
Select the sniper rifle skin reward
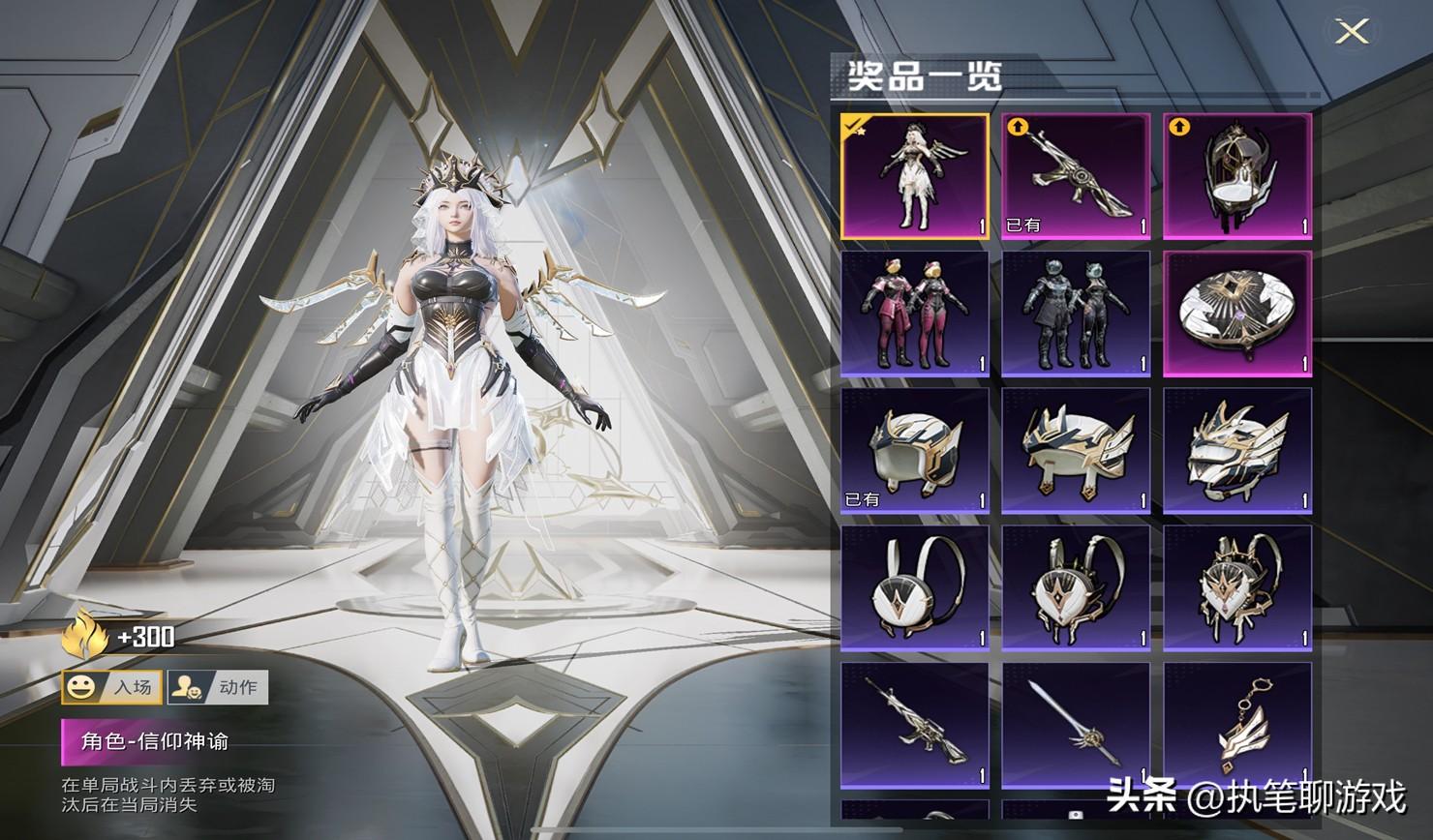click(x=914, y=726)
